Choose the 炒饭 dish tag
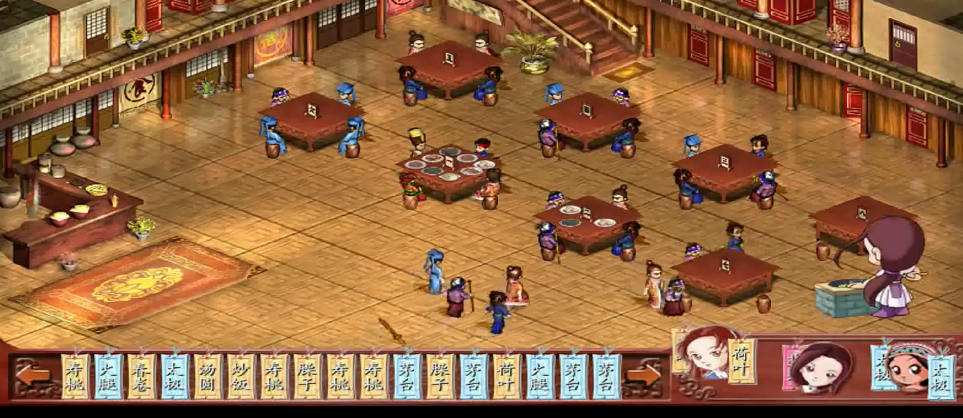This screenshot has width=963, height=418. coord(241,377)
